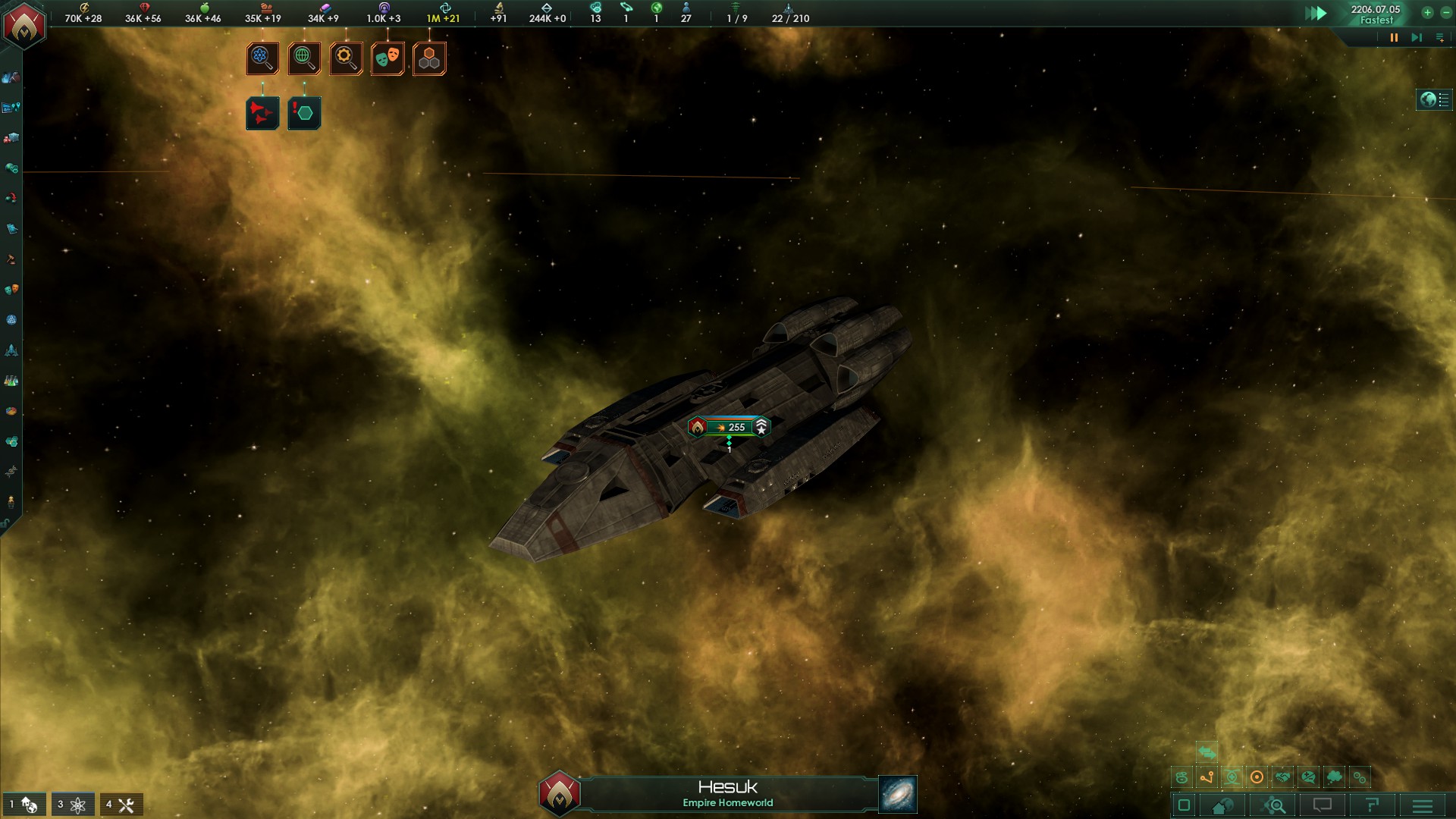Image resolution: width=1456 pixels, height=819 pixels.
Task: Click the physics research alert with blue atom
Action: (x=262, y=58)
